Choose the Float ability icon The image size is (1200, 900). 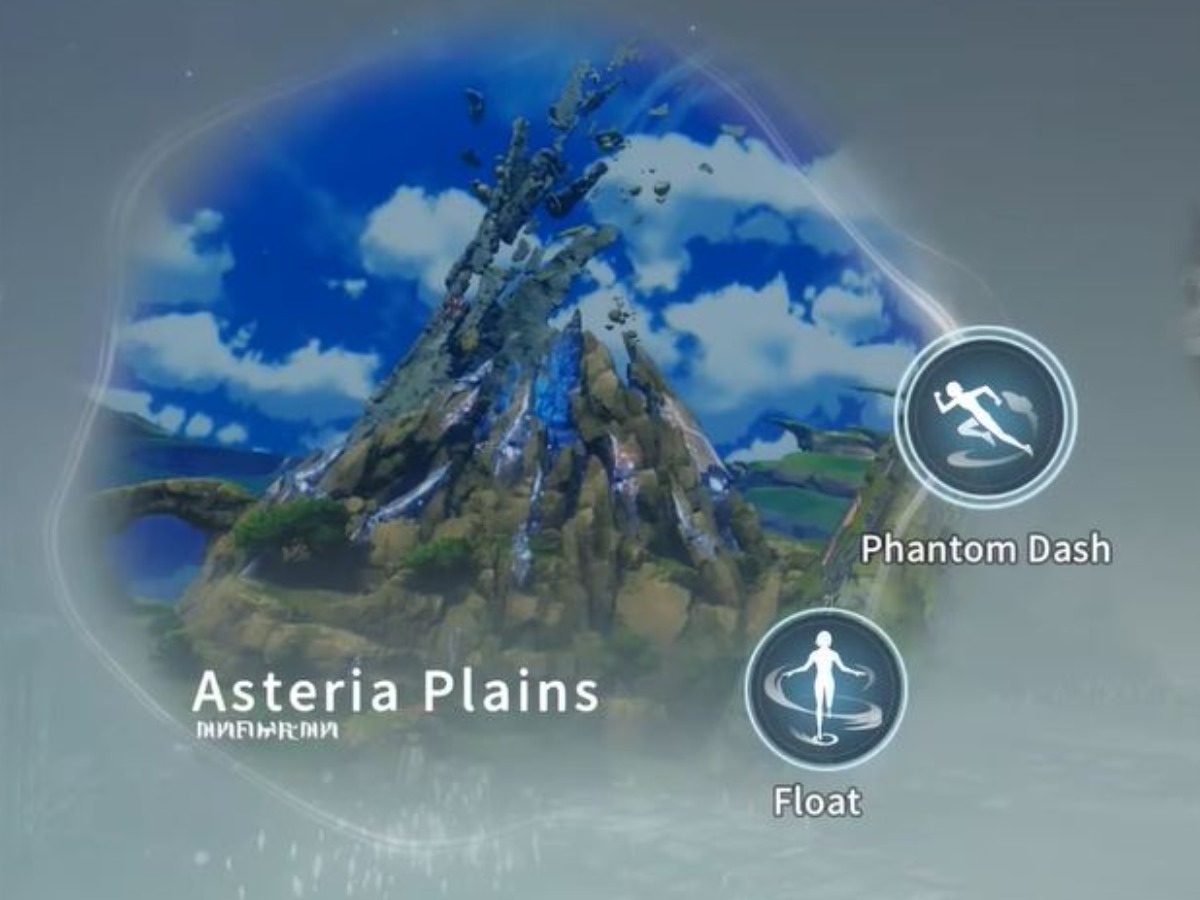pyautogui.click(x=825, y=690)
